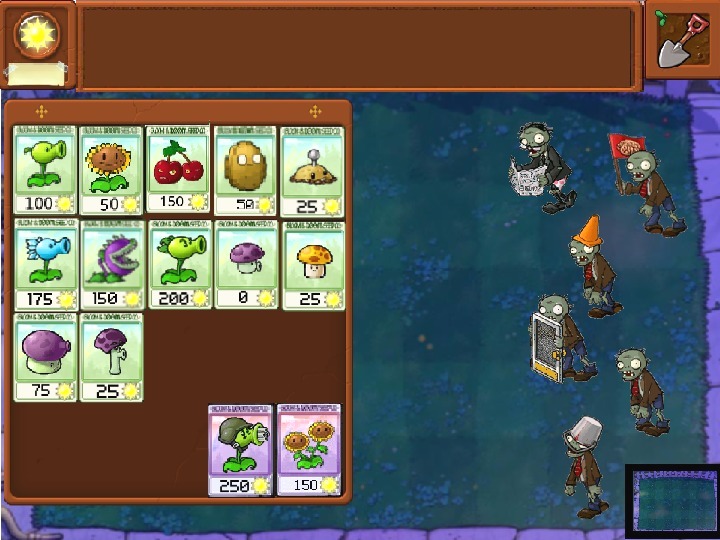Open the lawn preview thumbnail
The height and width of the screenshot is (540, 720).
pos(671,499)
